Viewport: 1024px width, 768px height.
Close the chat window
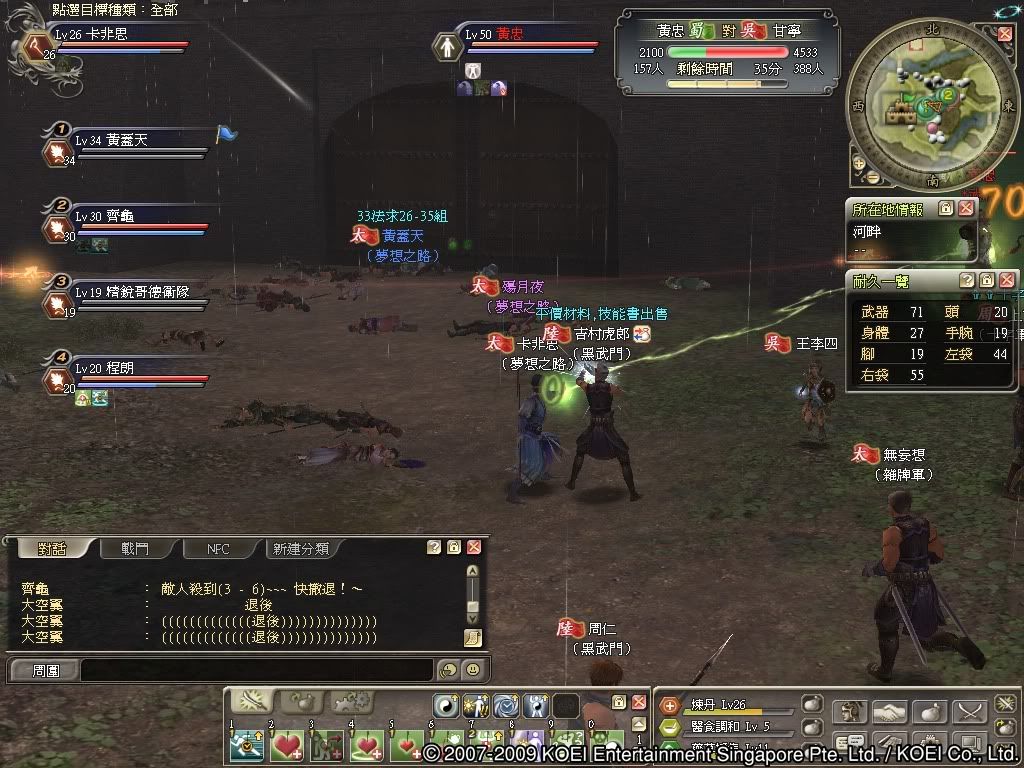474,548
